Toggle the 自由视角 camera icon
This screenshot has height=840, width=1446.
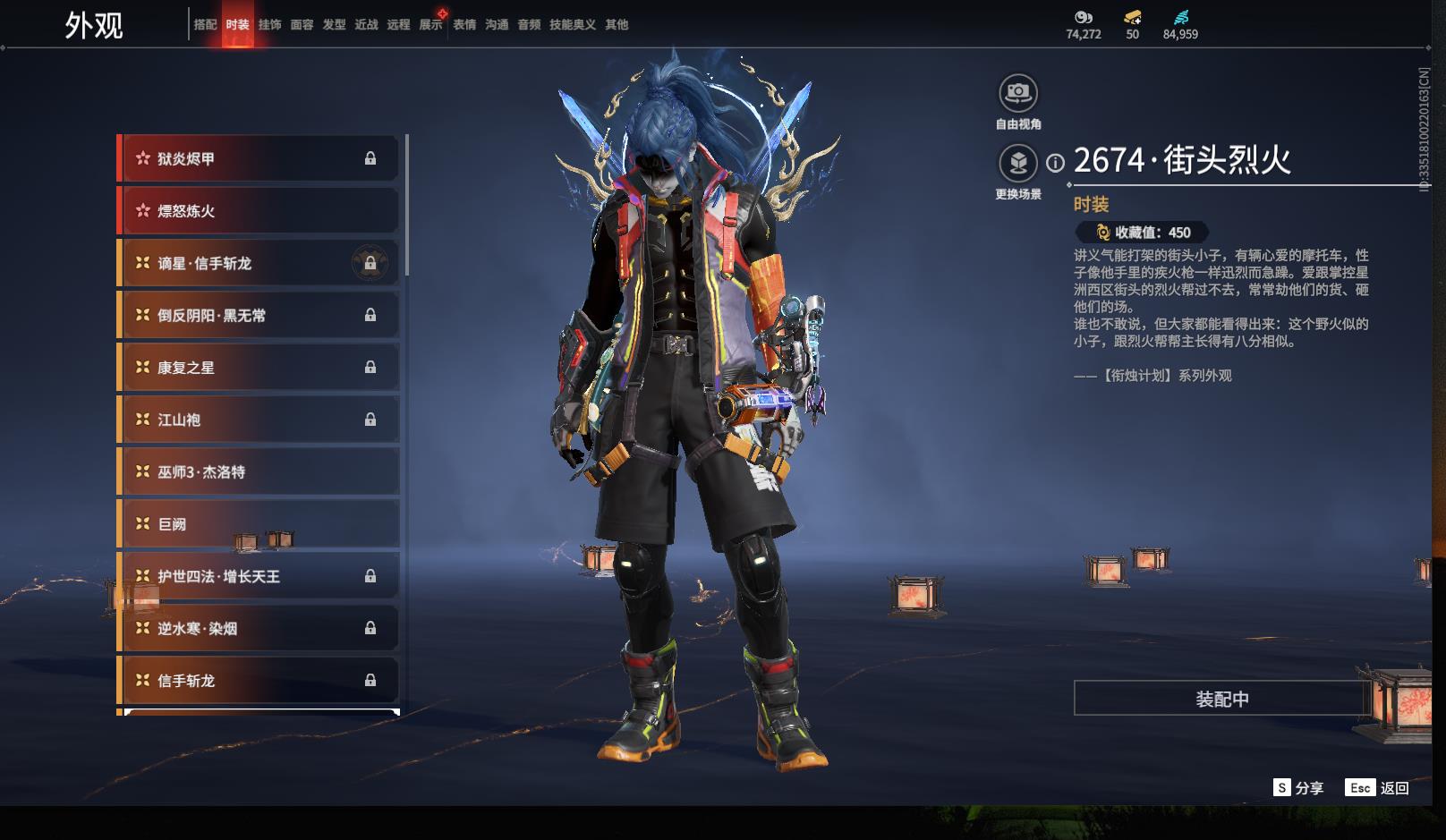pos(1018,93)
